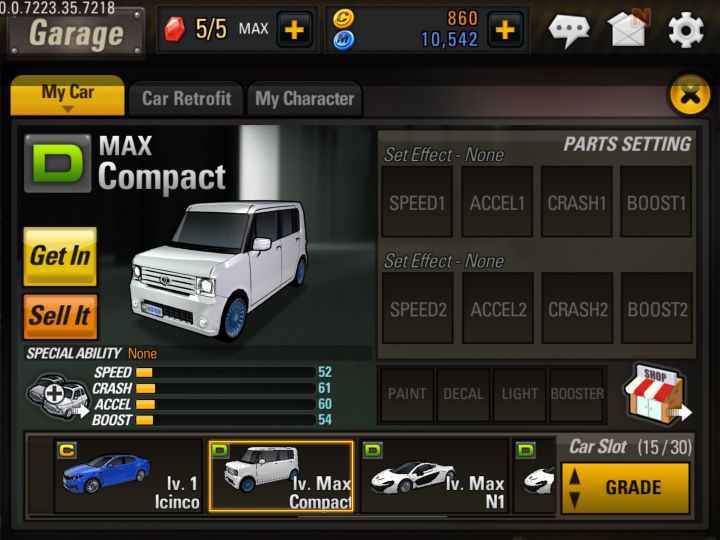Get in the Compact car
This screenshot has width=720, height=540.
pyautogui.click(x=60, y=256)
